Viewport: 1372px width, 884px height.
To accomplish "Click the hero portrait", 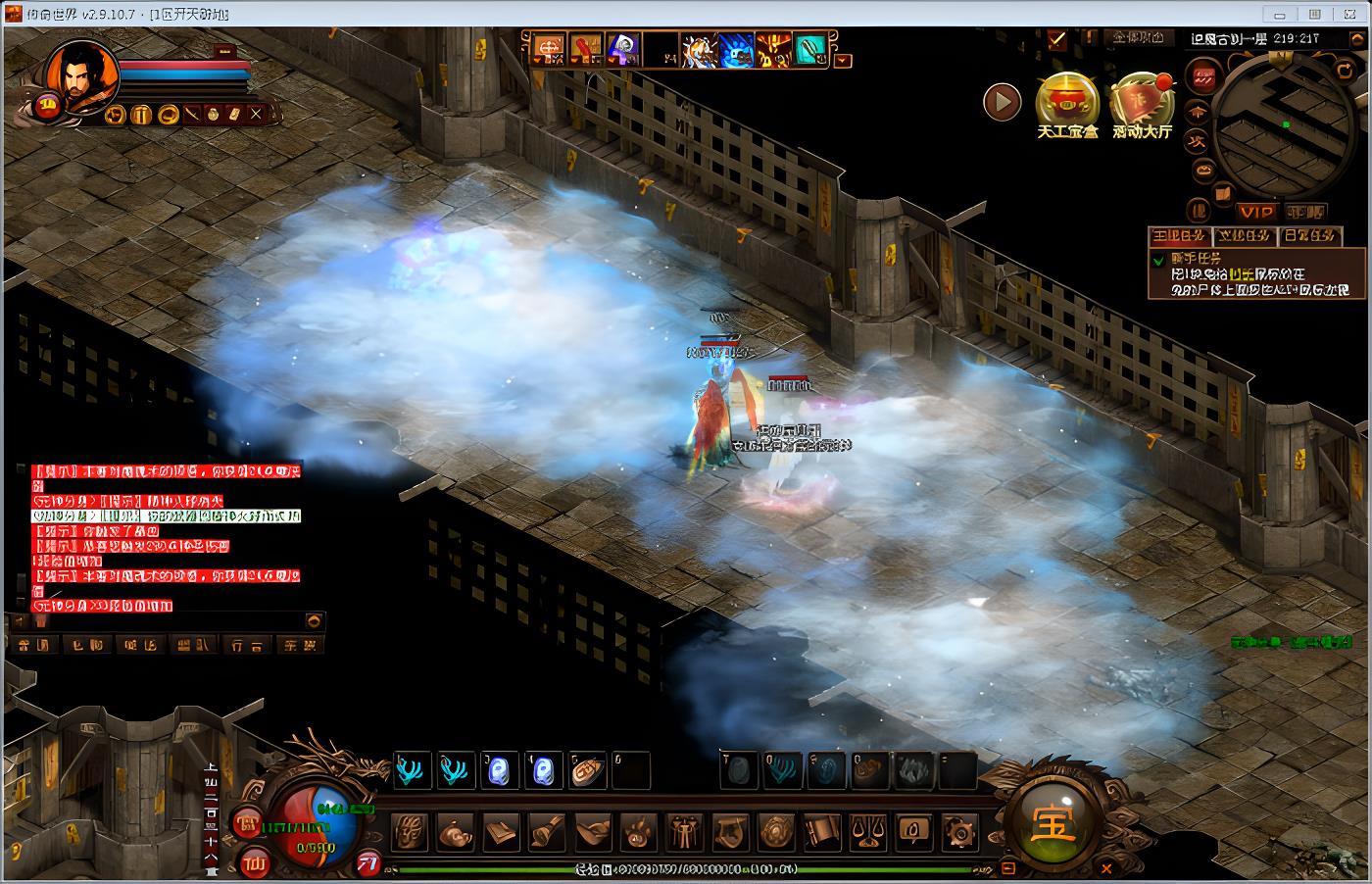I will click(76, 71).
